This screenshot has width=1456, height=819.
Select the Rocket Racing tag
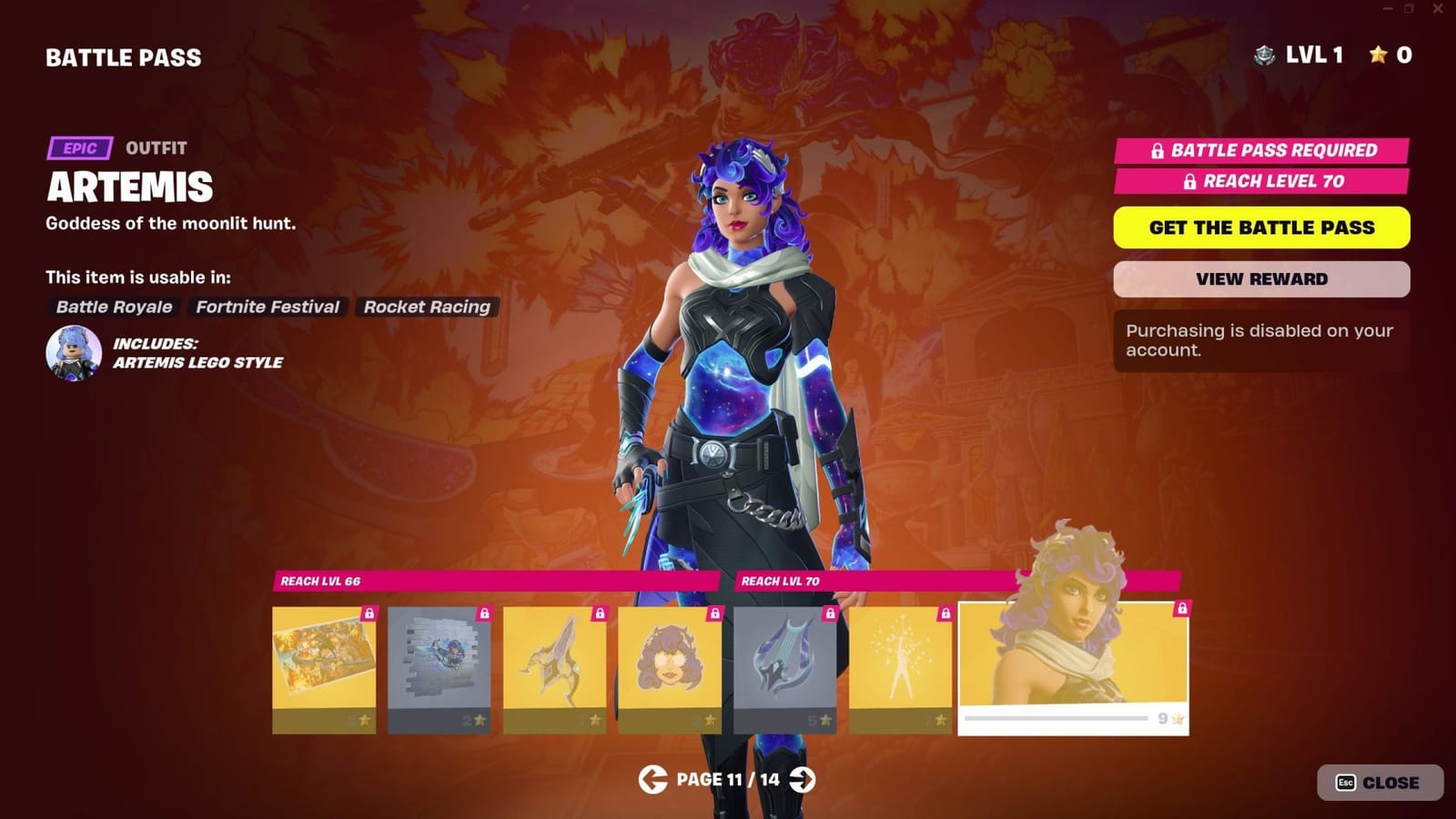click(427, 307)
